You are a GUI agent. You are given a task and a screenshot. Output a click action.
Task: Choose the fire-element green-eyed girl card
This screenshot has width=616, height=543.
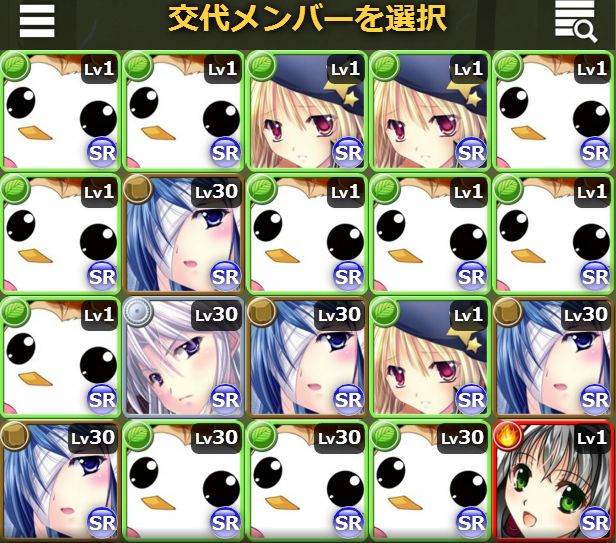pos(553,479)
